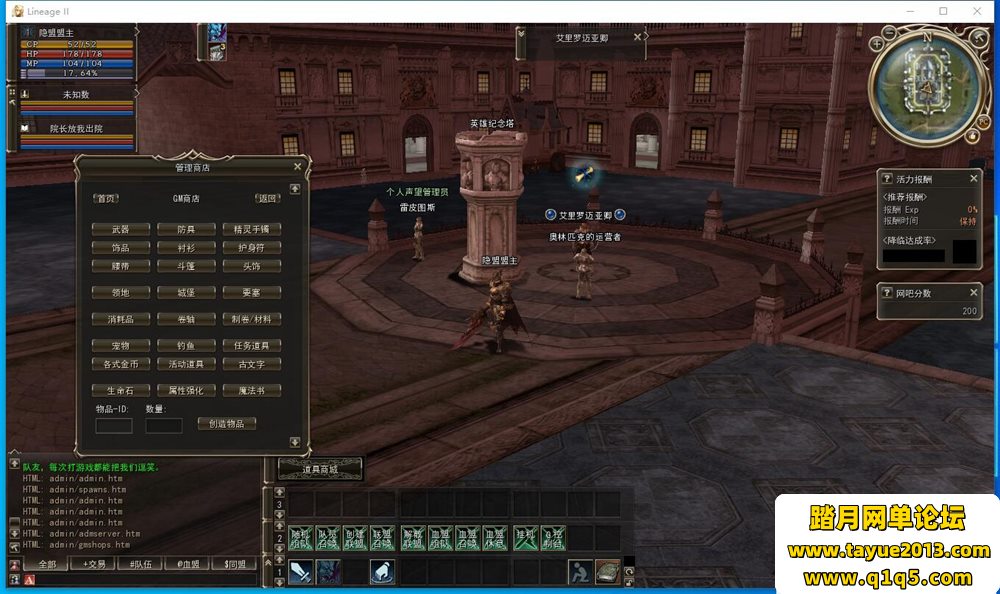Open the 武器 weapons shop category

pyautogui.click(x=120, y=229)
